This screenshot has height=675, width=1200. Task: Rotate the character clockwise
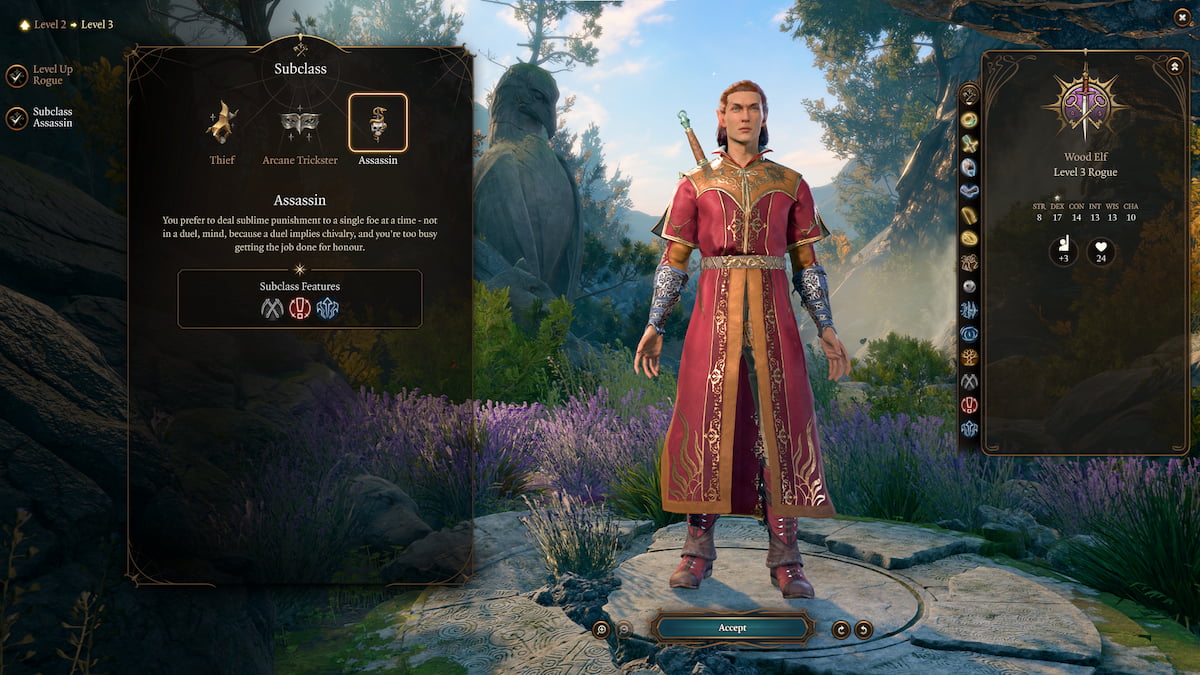coord(841,629)
